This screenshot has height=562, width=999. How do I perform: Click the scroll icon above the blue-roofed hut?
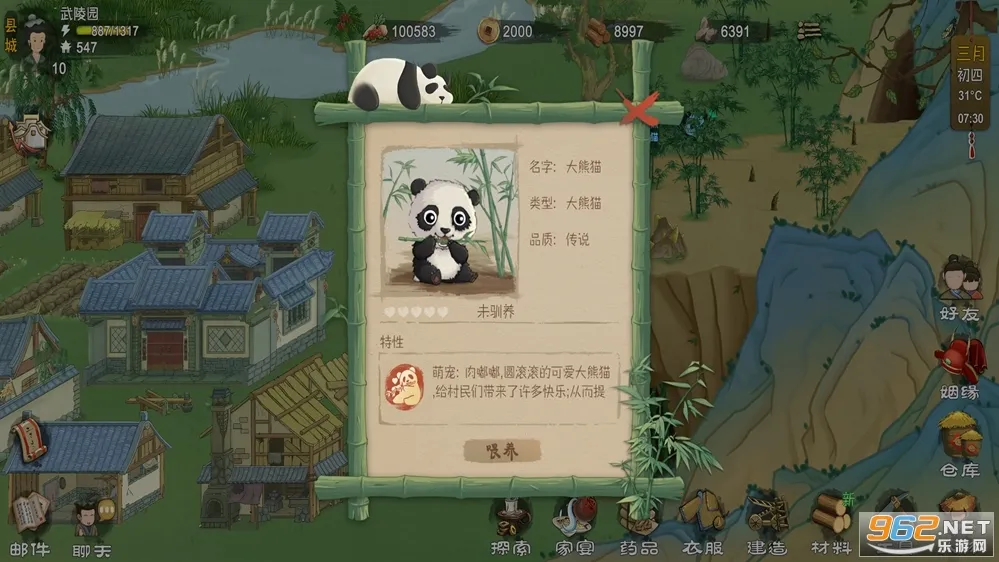[x=28, y=440]
